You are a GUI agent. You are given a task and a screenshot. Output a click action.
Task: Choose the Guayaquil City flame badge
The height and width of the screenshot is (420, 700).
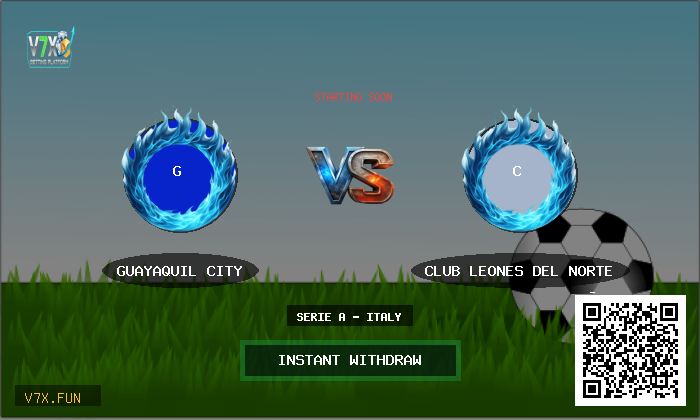point(178,172)
